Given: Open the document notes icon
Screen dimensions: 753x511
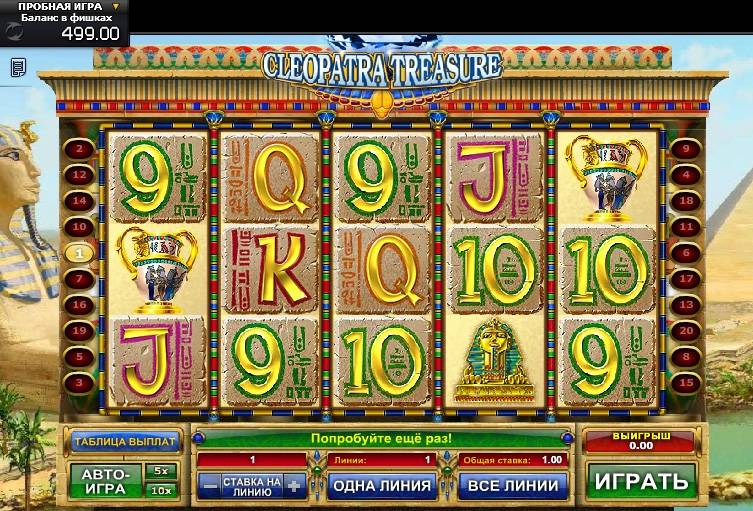Looking at the screenshot, I should 18,67.
